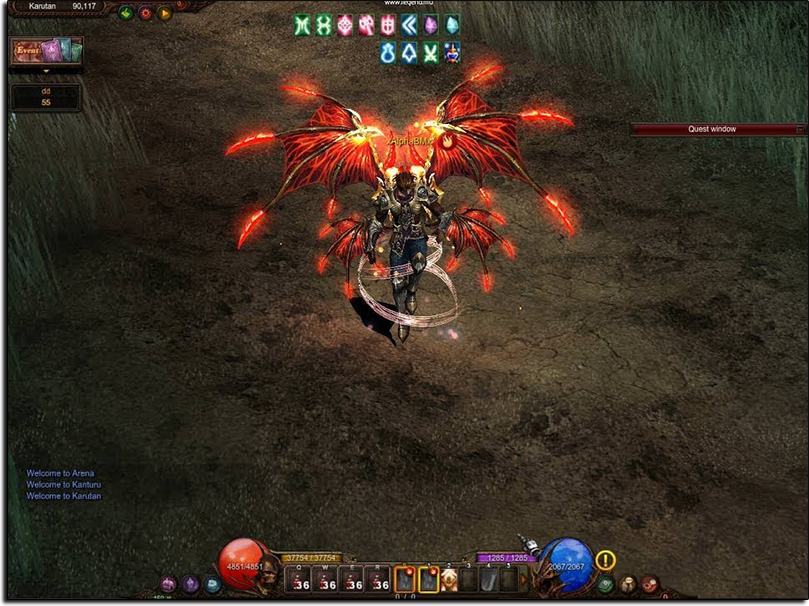Open the Event cards panel
Image resolution: width=809 pixels, height=606 pixels.
(x=46, y=50)
